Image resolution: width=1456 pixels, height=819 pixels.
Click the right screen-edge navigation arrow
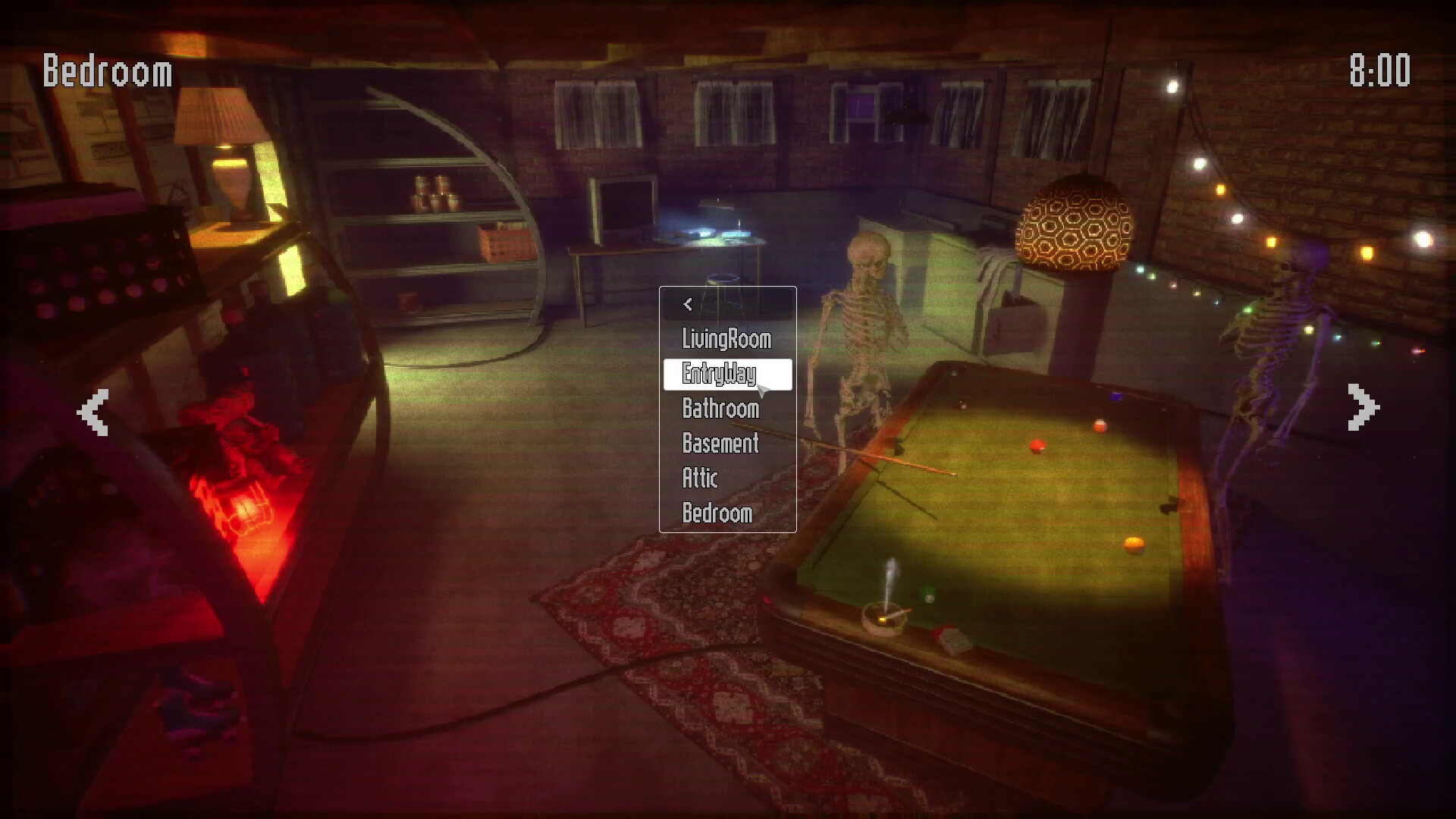(1361, 406)
